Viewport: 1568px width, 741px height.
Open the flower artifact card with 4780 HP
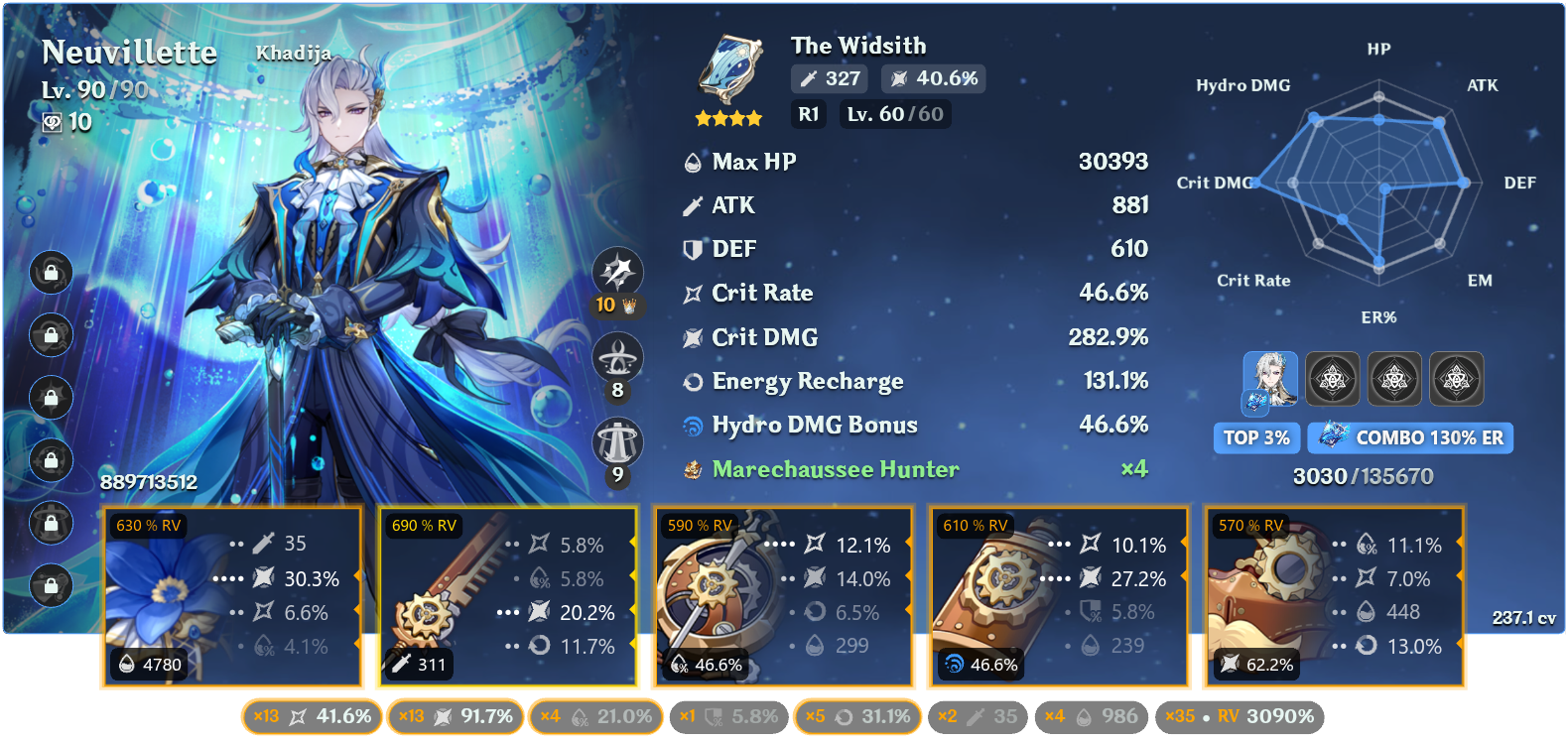tap(232, 595)
